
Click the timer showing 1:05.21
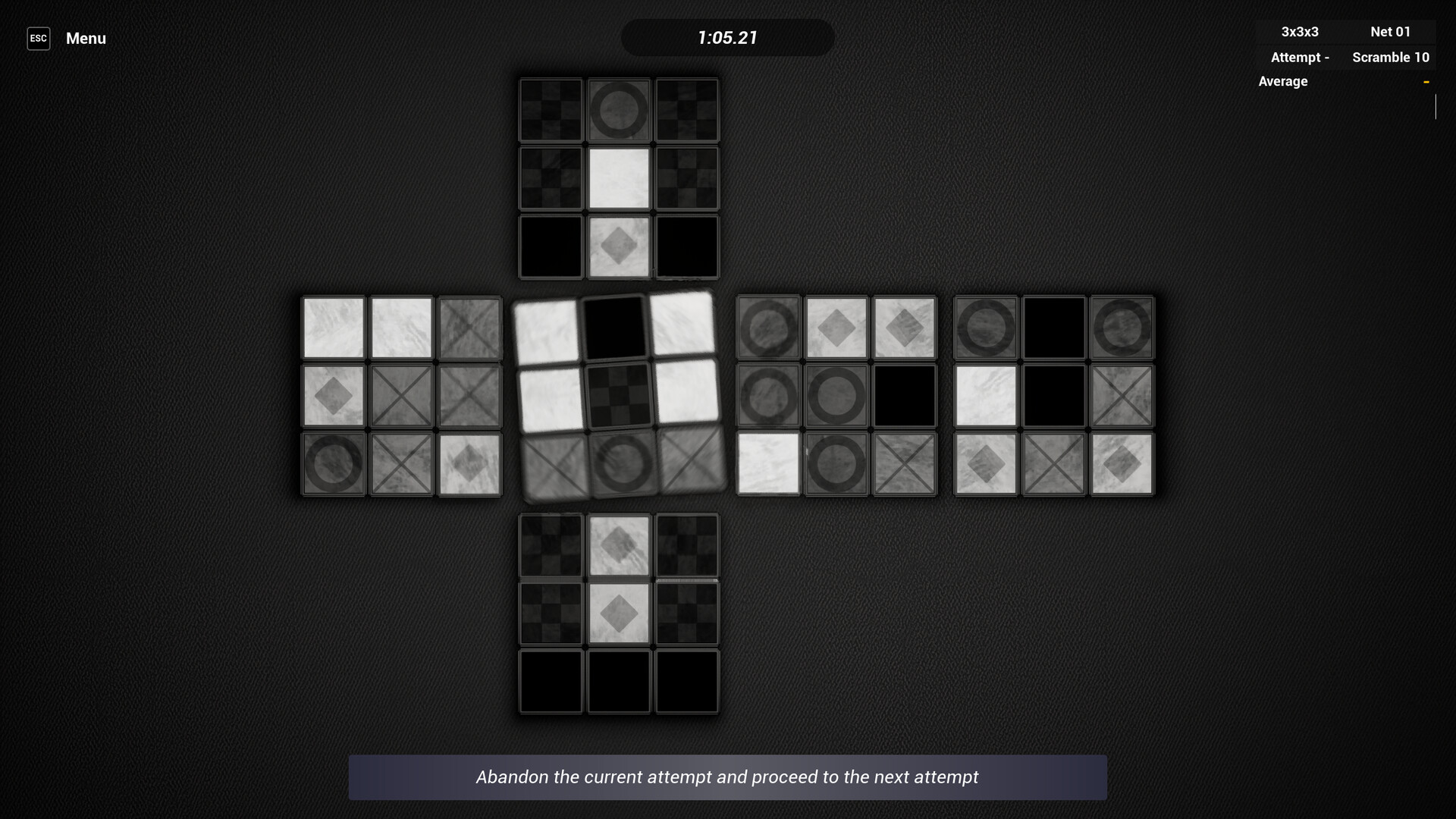(727, 37)
